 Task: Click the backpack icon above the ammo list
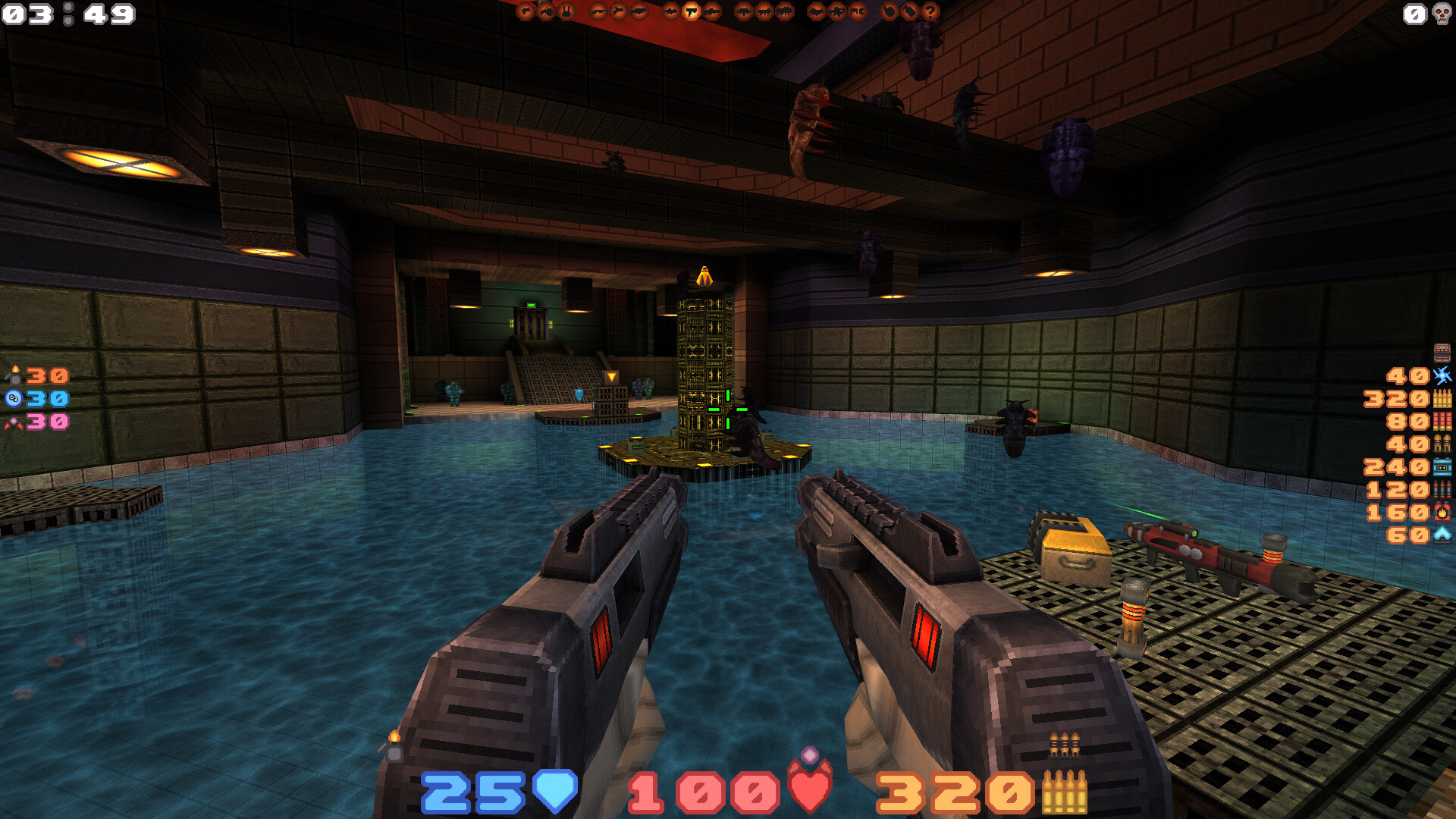click(x=1442, y=353)
